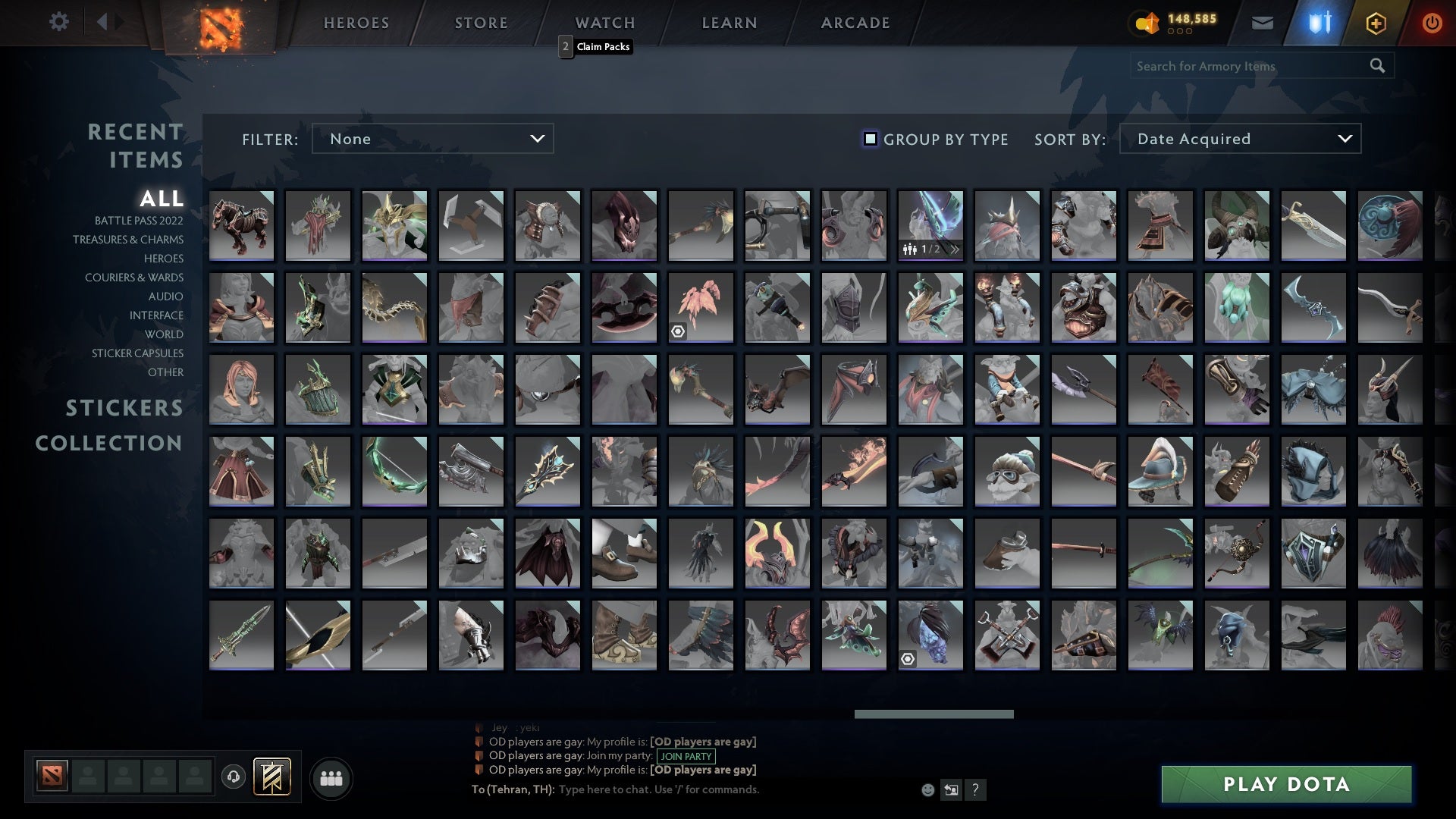Image resolution: width=1456 pixels, height=819 pixels.
Task: Toggle the GROUP BY TYPE checkbox
Action: coord(869,139)
